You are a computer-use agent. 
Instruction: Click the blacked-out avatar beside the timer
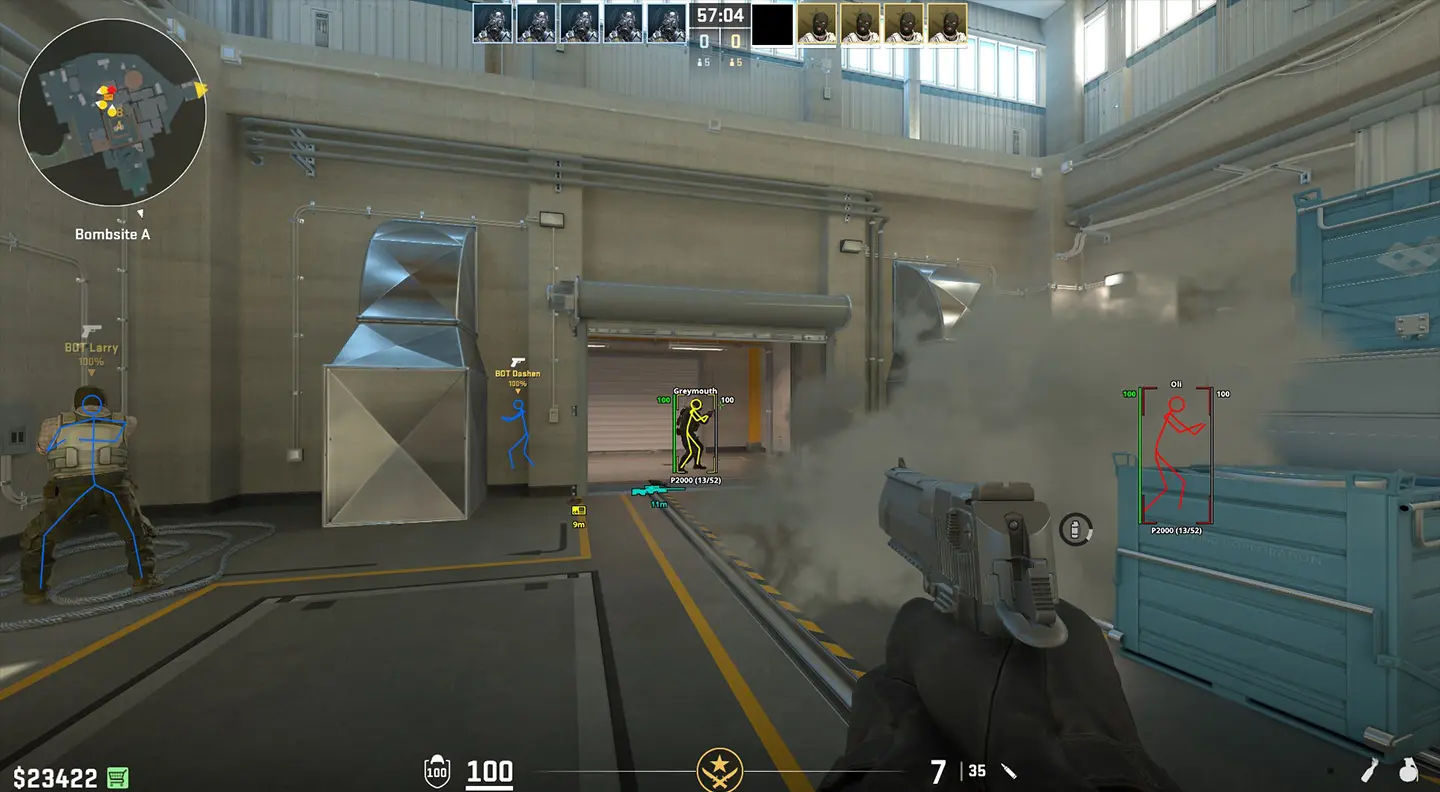[770, 25]
